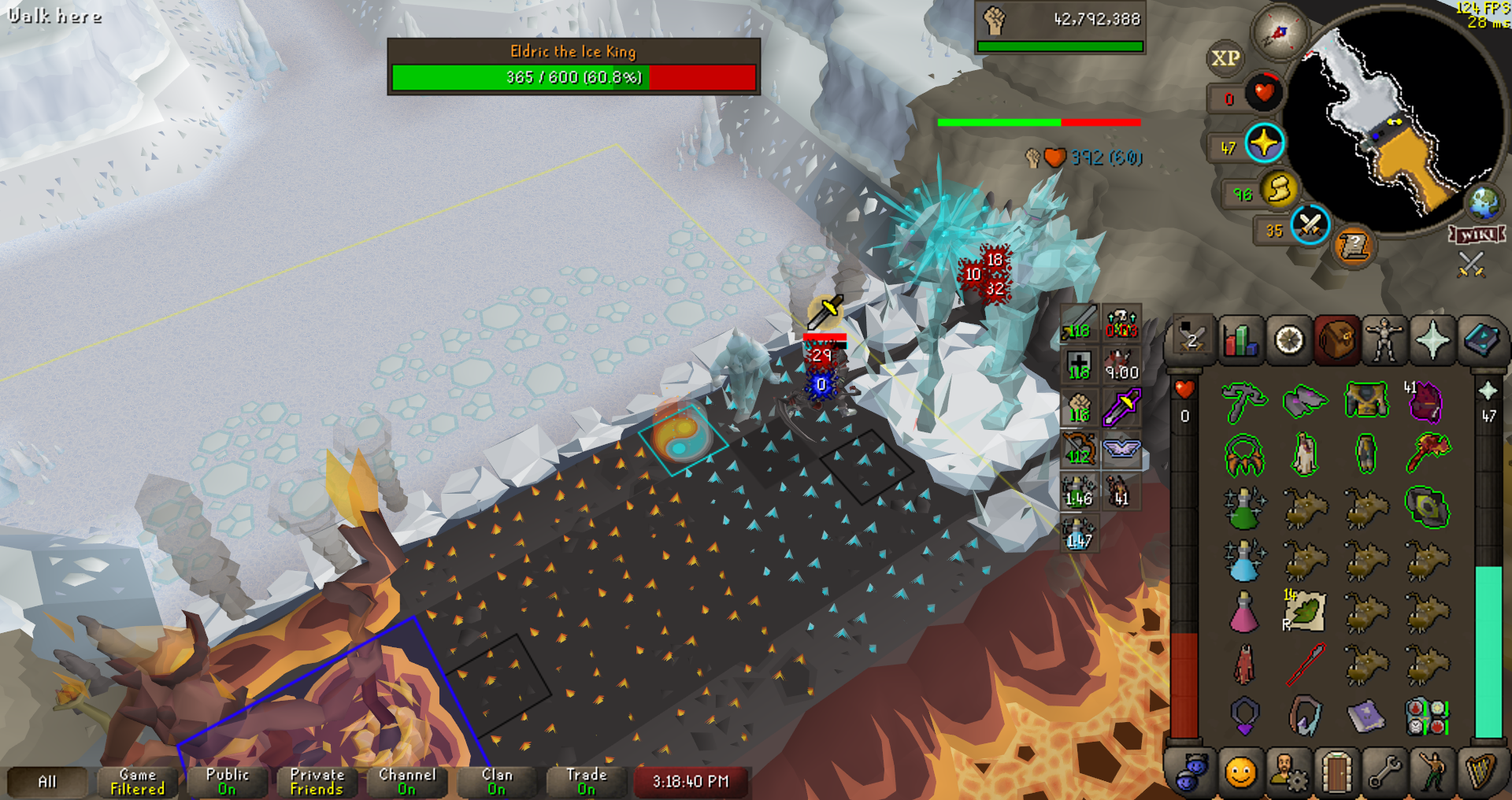
Task: Drink the pink potion in inventory
Action: coord(1243,611)
